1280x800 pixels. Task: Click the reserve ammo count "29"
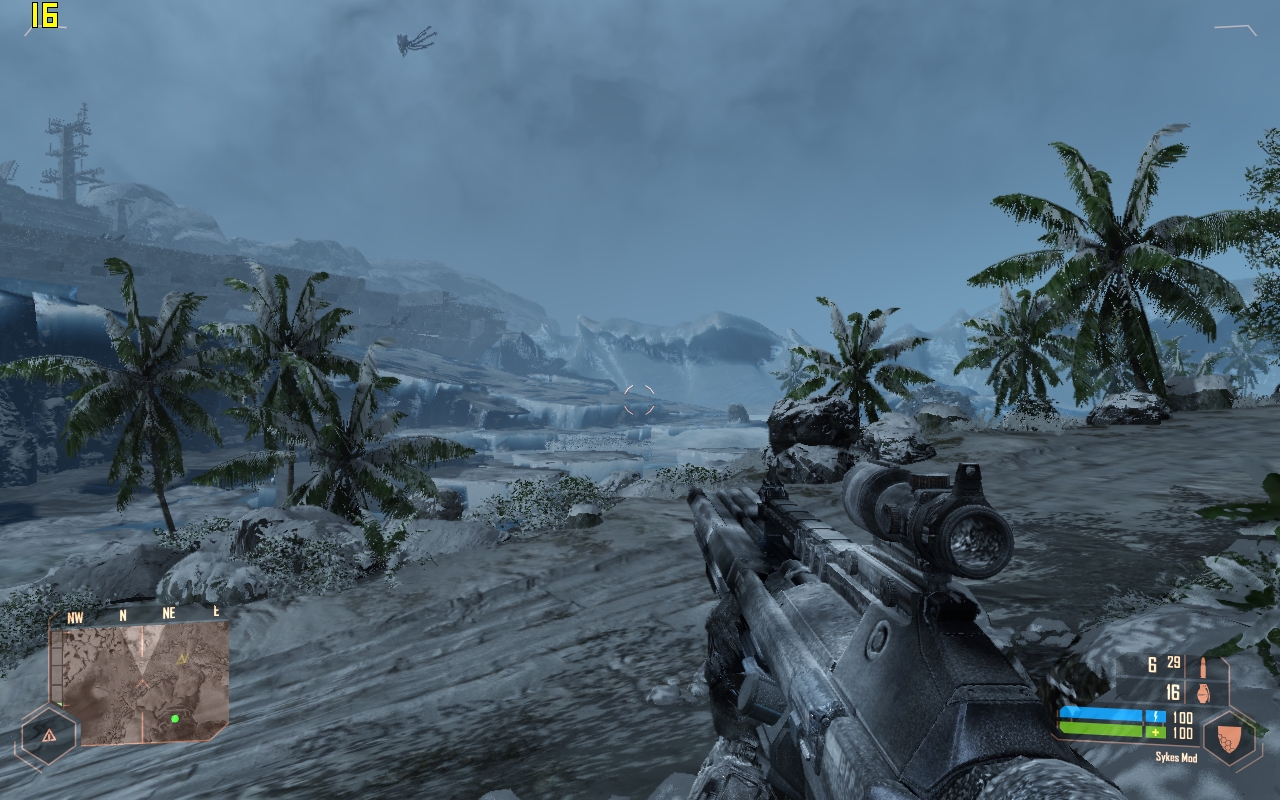point(1173,662)
